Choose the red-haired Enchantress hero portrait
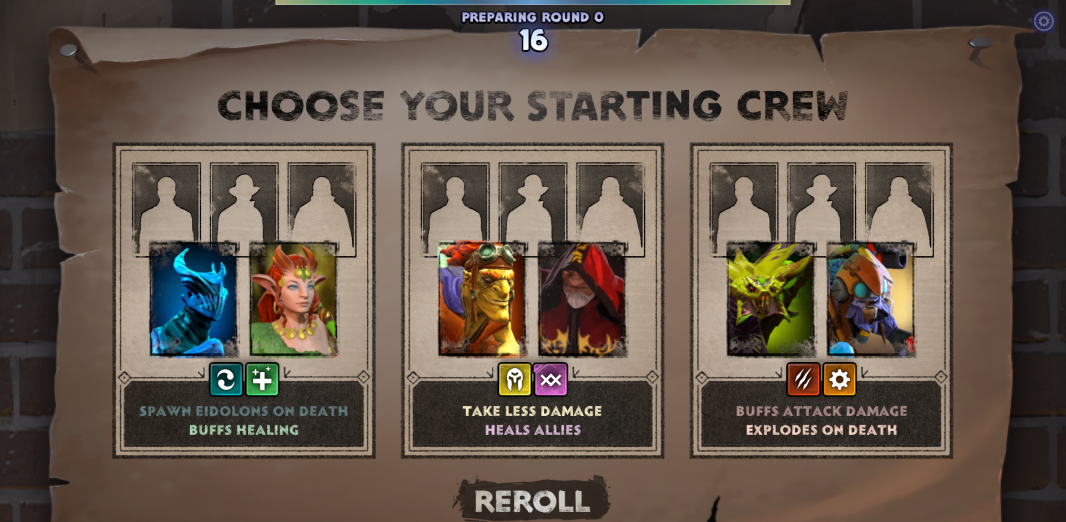Image resolution: width=1066 pixels, height=522 pixels. click(x=294, y=299)
